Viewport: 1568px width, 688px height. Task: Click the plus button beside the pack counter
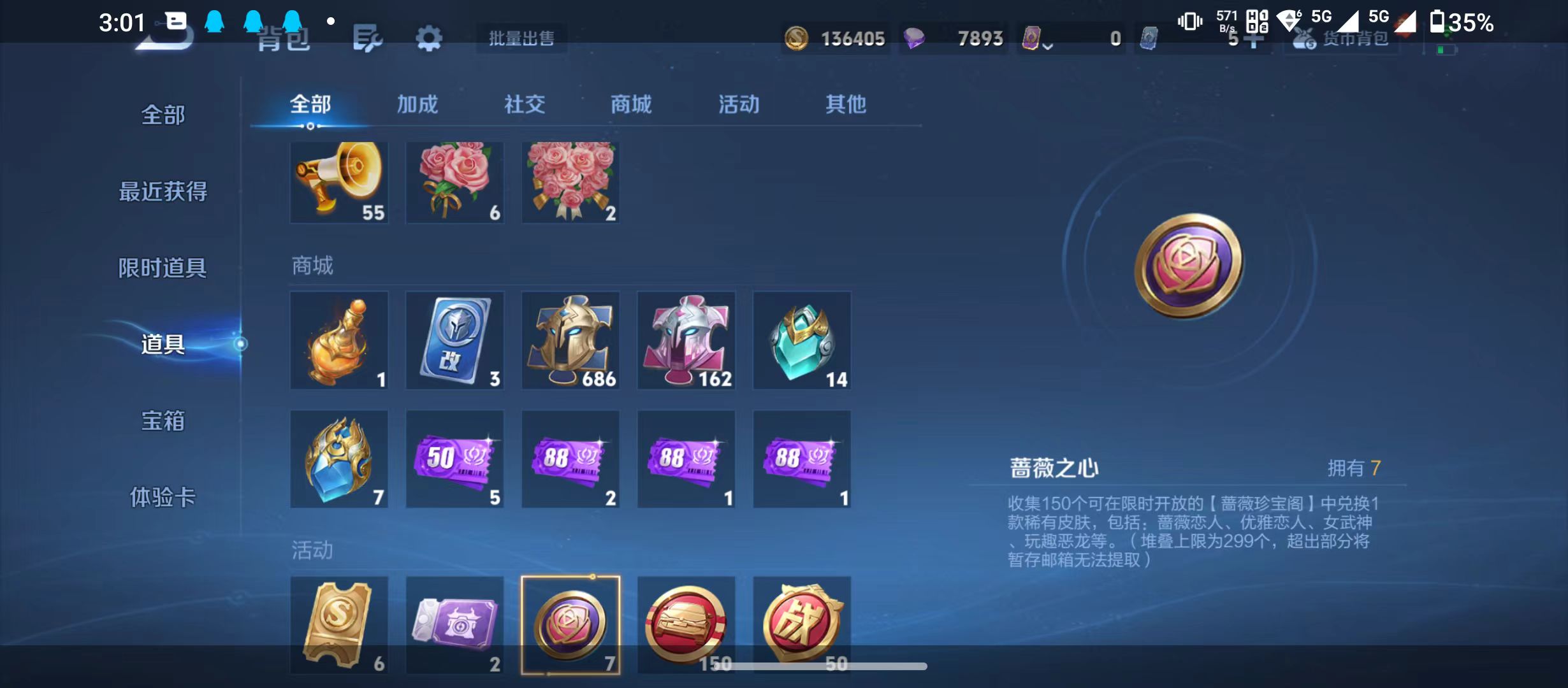(x=1254, y=38)
